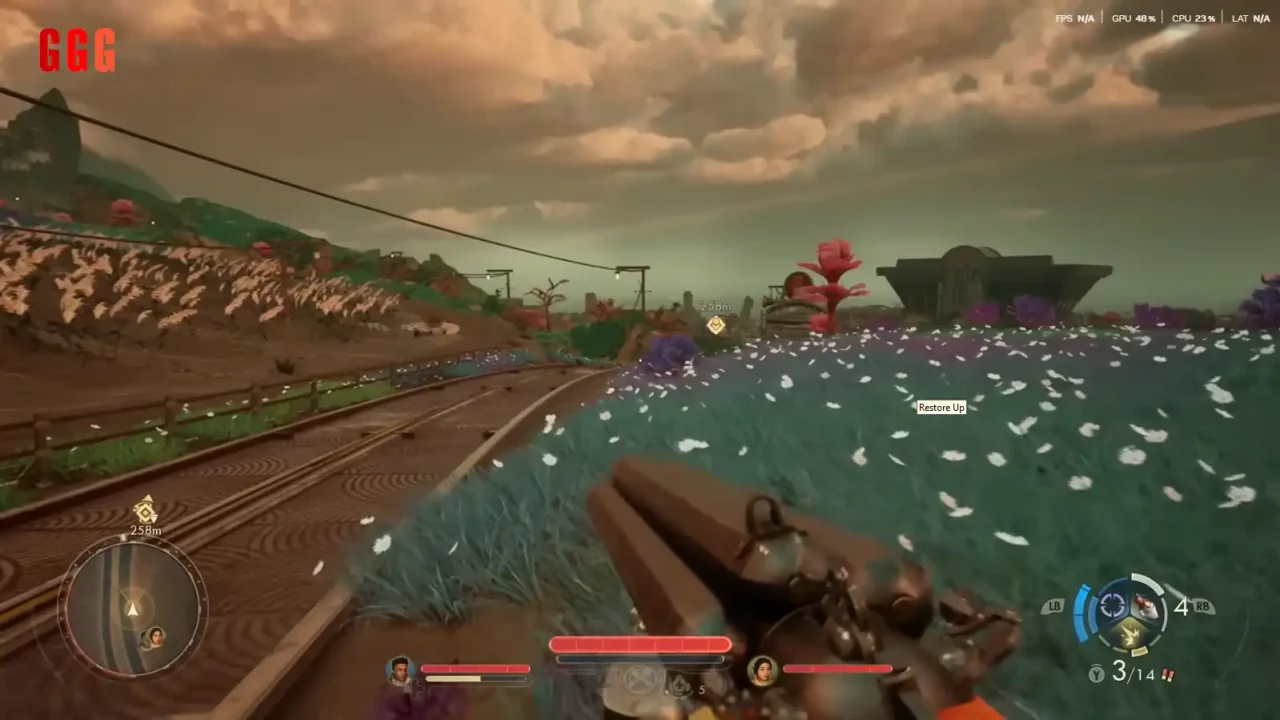
Task: Select the objective marker above the minimap
Action: (x=146, y=509)
